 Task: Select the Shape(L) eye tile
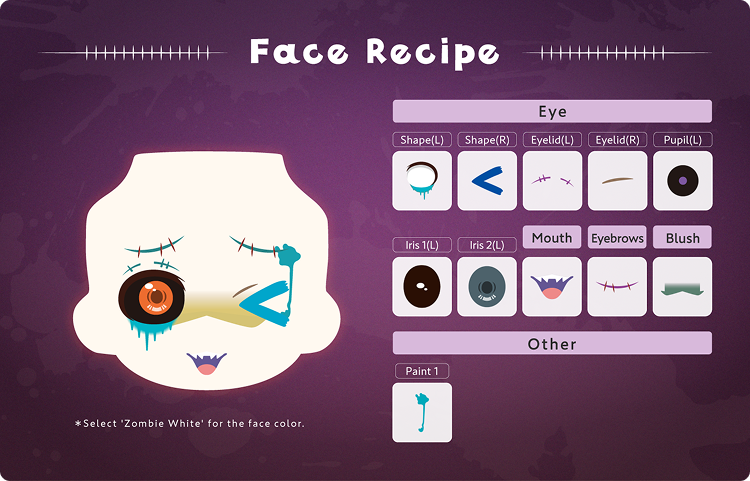click(422, 180)
